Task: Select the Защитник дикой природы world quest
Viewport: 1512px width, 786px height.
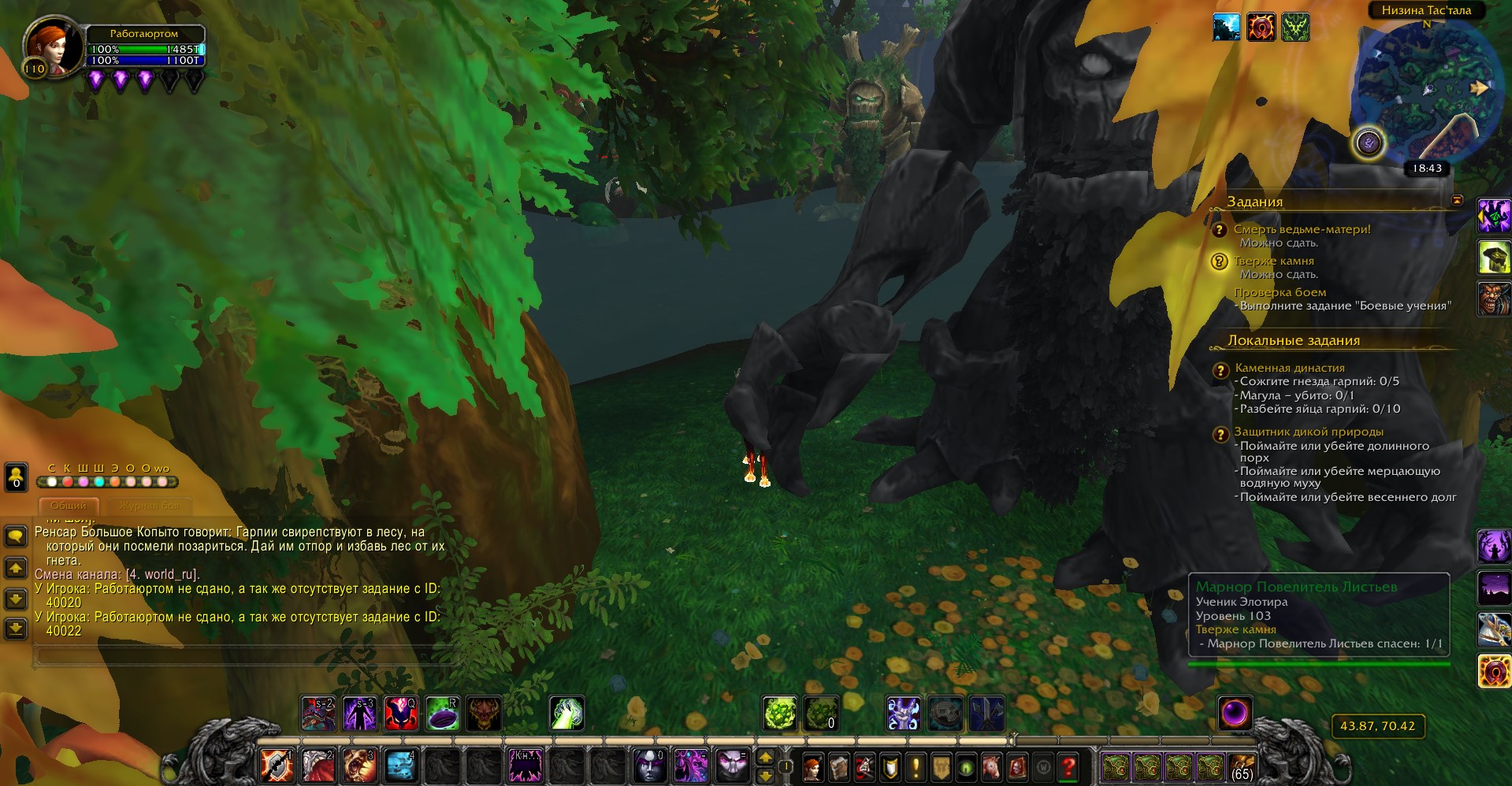Action: [x=1308, y=432]
